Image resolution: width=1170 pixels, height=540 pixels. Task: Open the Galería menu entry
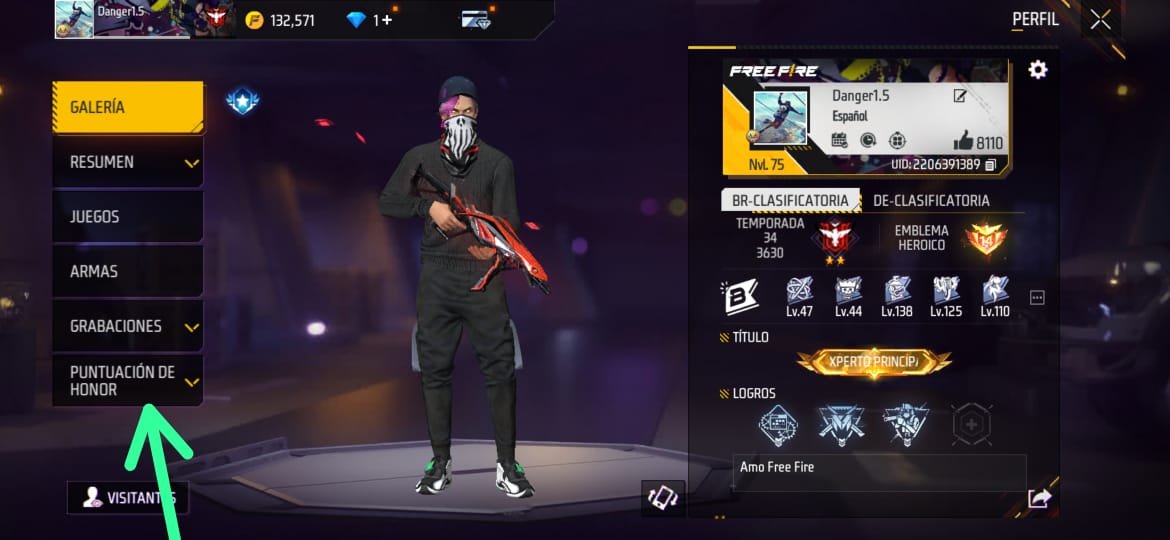pyautogui.click(x=127, y=107)
